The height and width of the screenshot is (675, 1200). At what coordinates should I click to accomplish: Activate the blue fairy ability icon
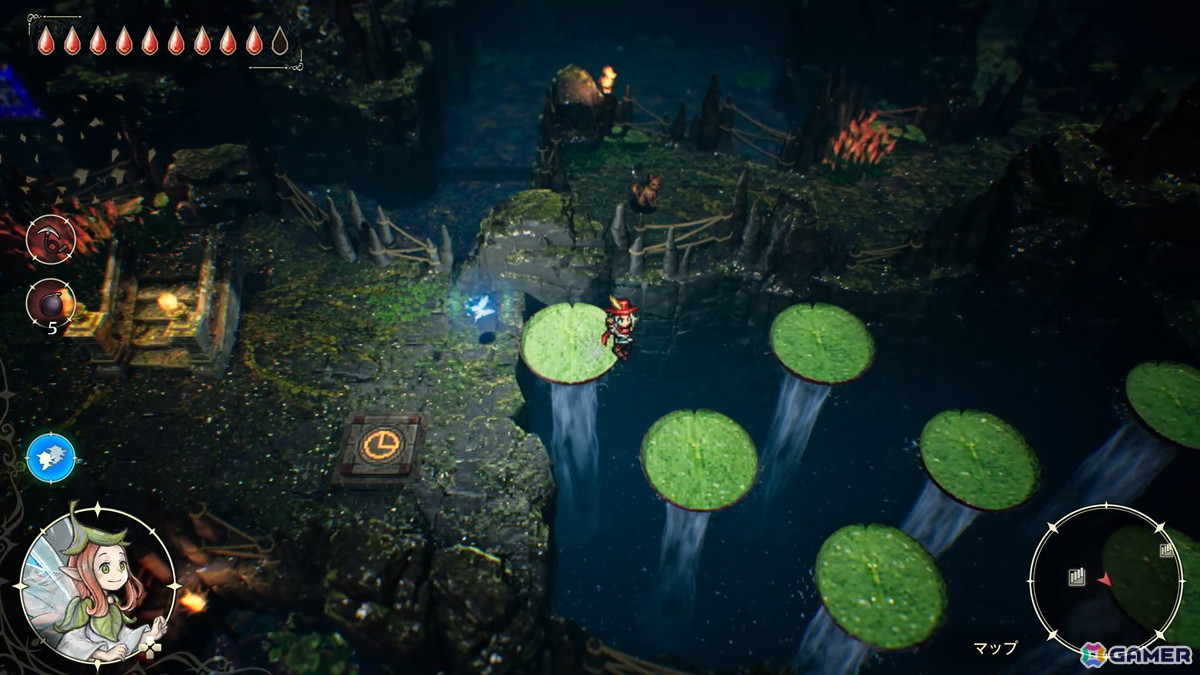click(x=50, y=458)
